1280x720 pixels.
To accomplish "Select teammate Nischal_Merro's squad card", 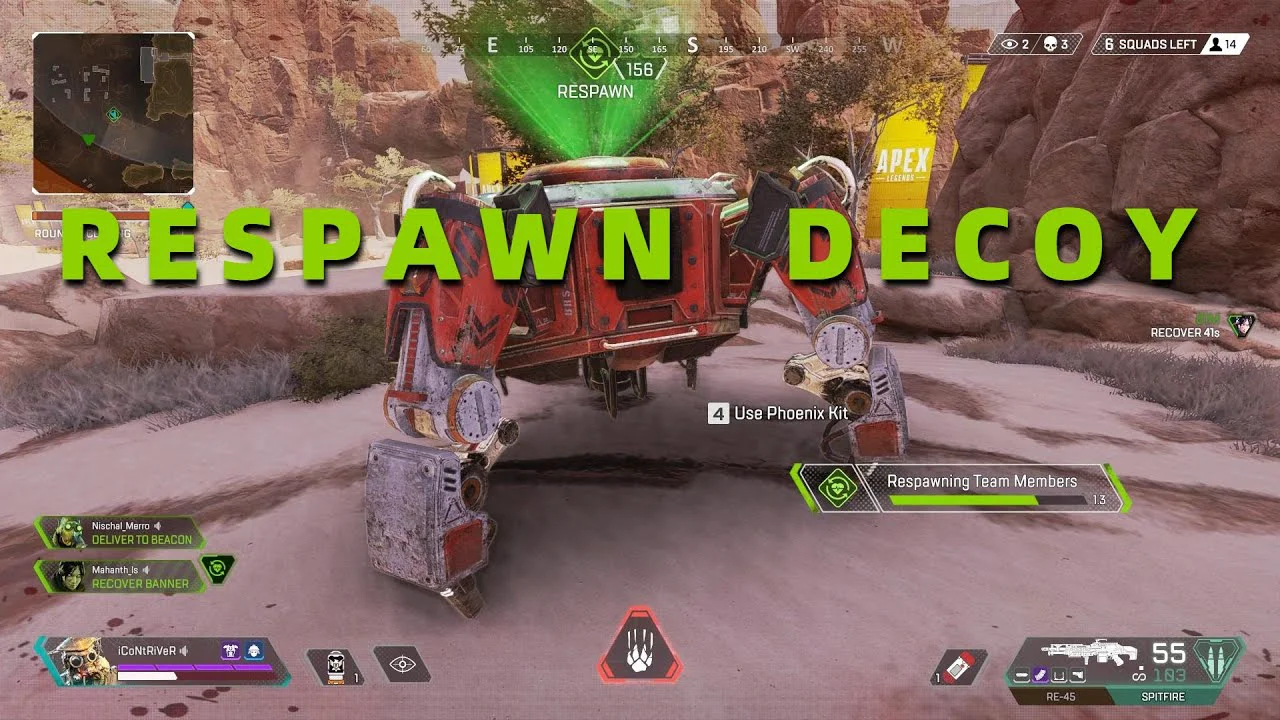I will click(x=120, y=533).
